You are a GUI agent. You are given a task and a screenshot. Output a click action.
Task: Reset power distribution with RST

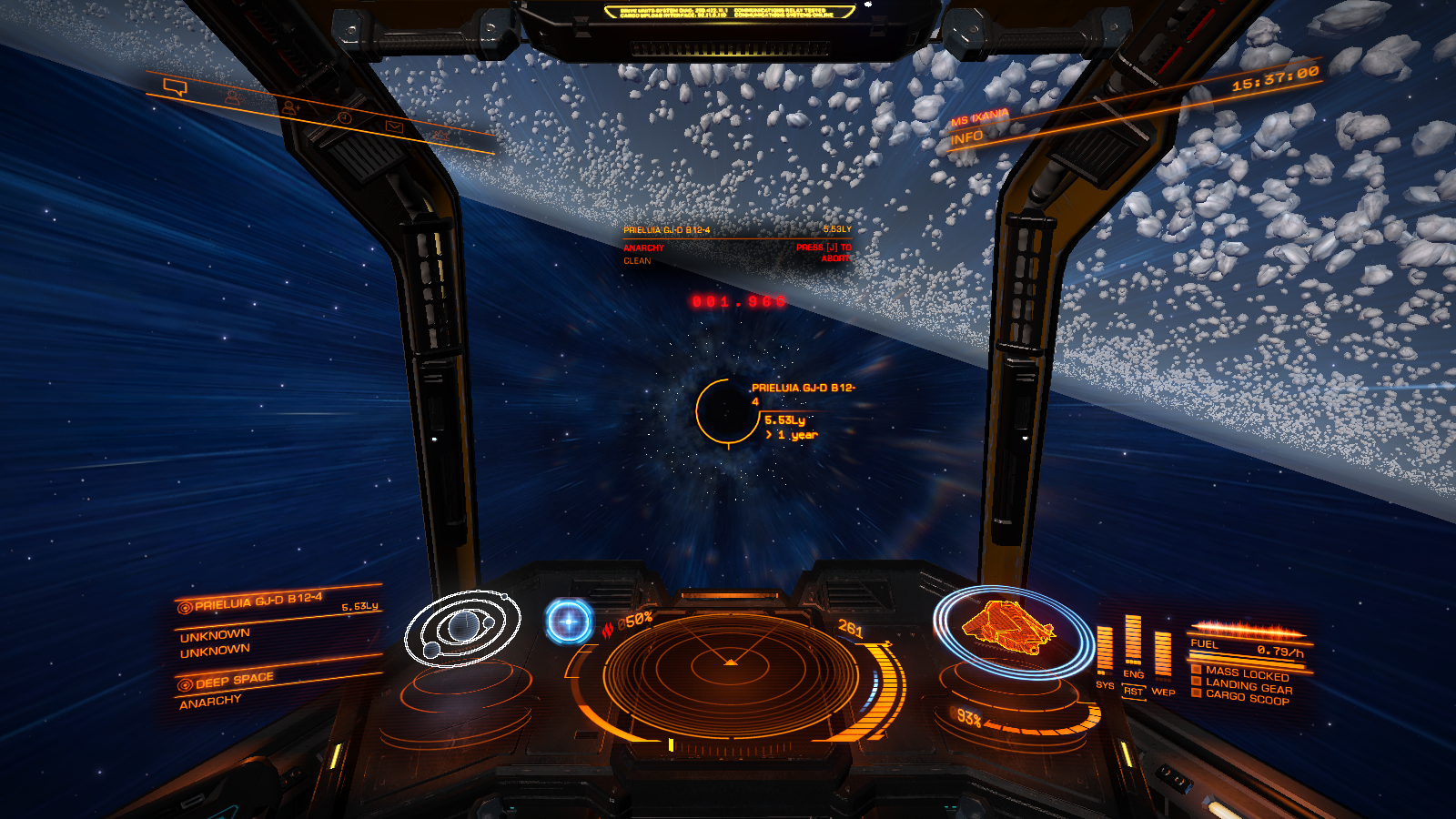pos(1133,692)
